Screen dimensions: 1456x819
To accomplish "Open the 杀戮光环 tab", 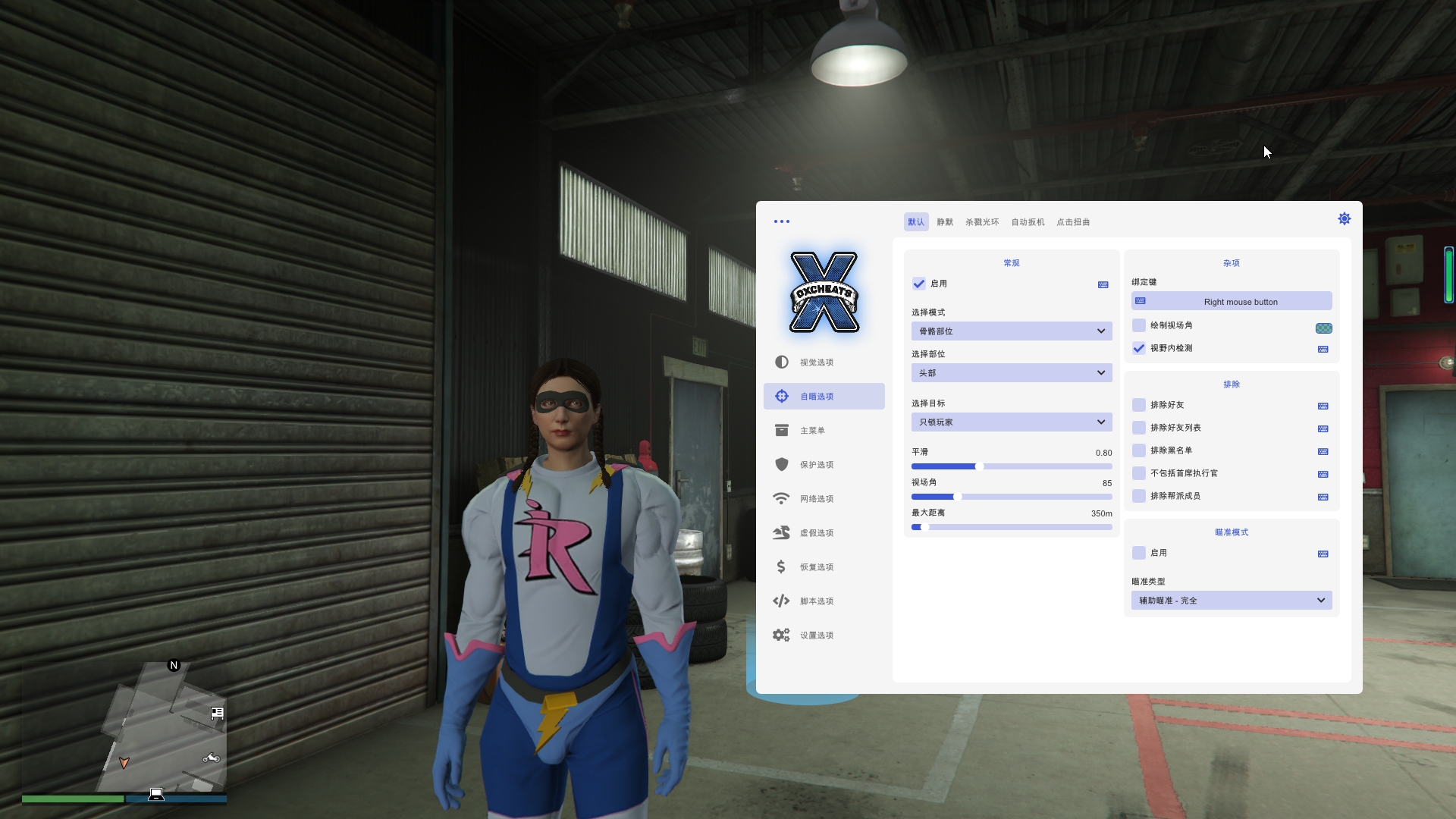I will (x=981, y=222).
